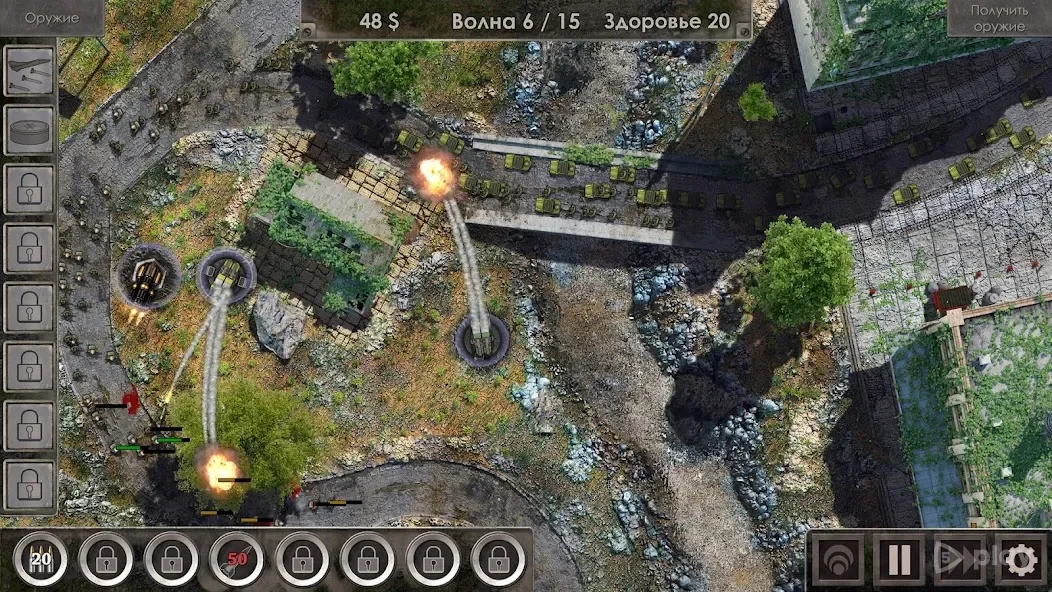This screenshot has height=592, width=1052.
Task: Select the machine gun tower costing 20
Action: click(41, 559)
